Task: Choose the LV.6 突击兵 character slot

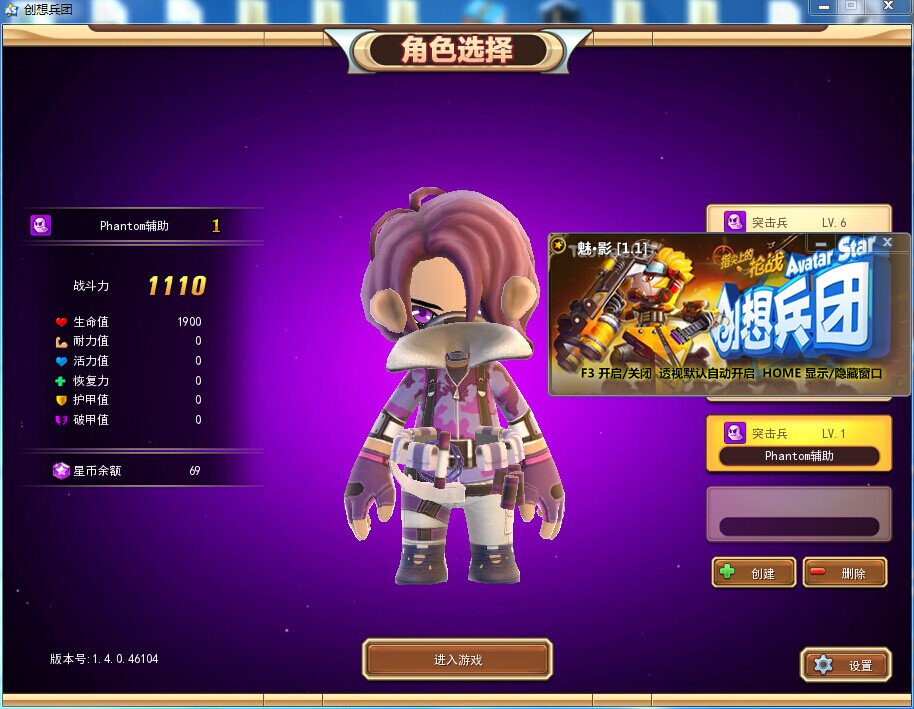Action: click(x=798, y=220)
